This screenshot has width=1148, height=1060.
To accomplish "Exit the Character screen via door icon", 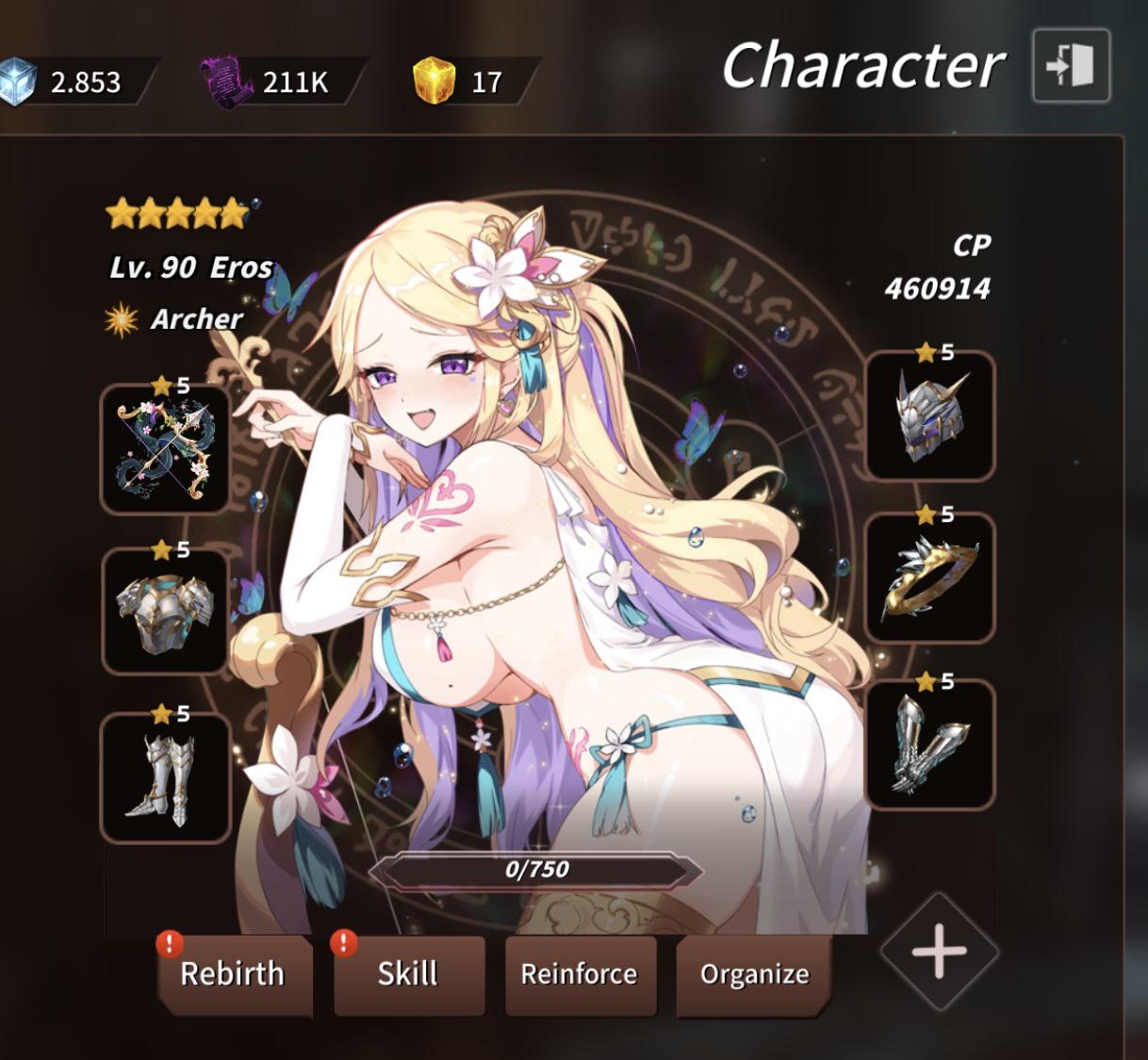I will 1071,66.
